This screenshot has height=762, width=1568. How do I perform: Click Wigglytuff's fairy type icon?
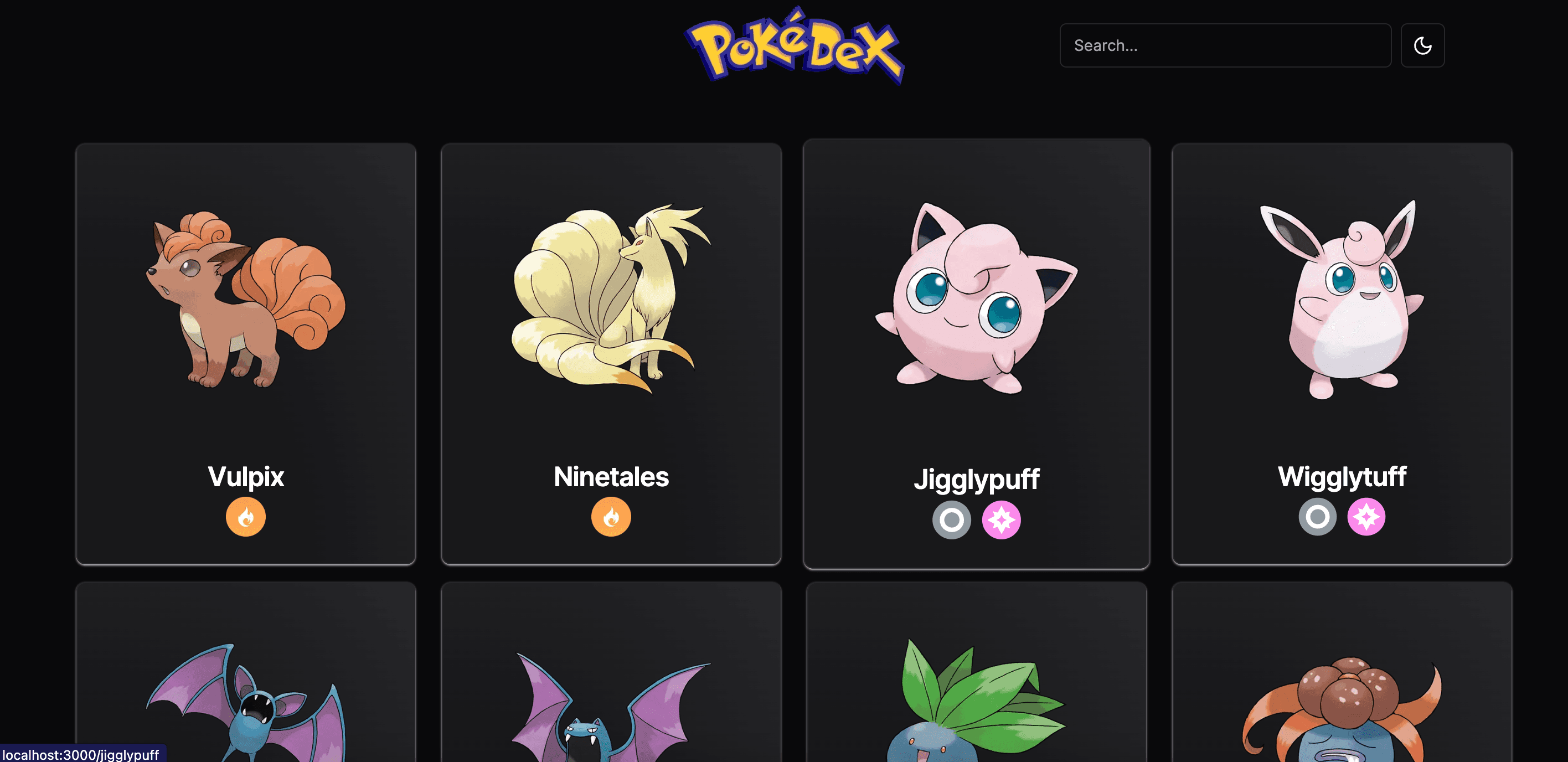(1366, 517)
